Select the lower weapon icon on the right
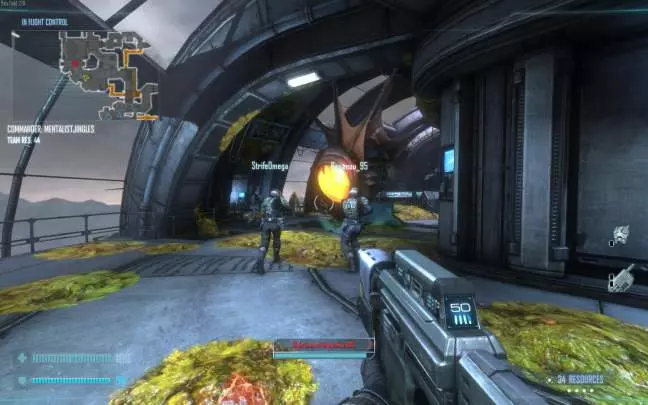Screen dimensions: 648x405 coord(621,275)
